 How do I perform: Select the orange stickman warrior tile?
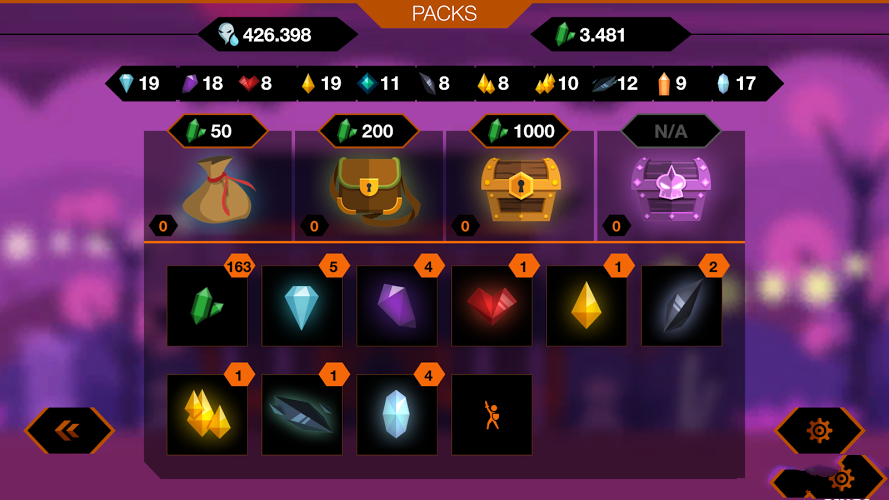tap(492, 415)
